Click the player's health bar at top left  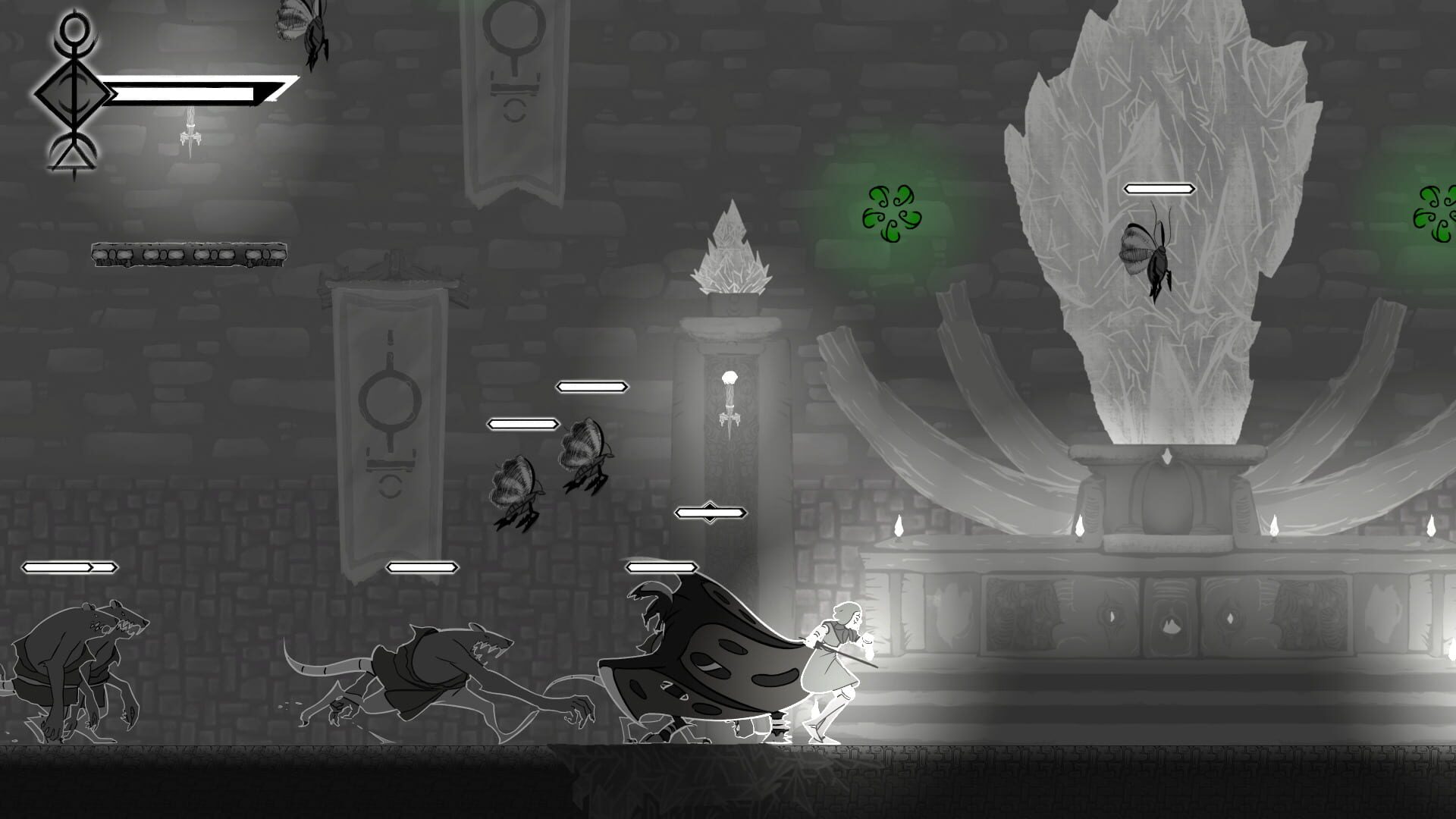tap(193, 91)
